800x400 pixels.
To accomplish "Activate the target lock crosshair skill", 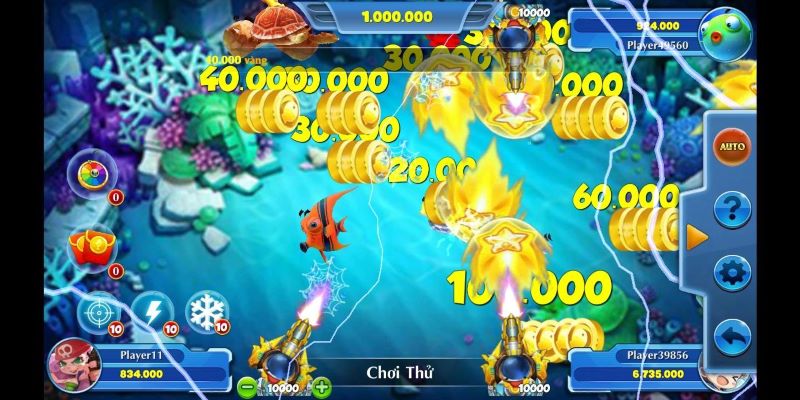I will pyautogui.click(x=97, y=311).
